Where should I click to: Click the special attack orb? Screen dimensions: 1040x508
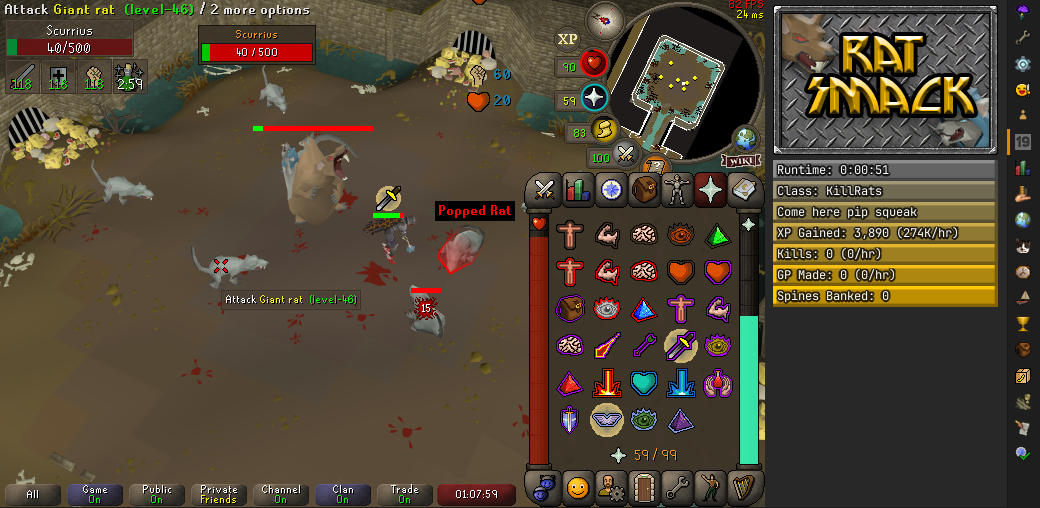(x=627, y=155)
